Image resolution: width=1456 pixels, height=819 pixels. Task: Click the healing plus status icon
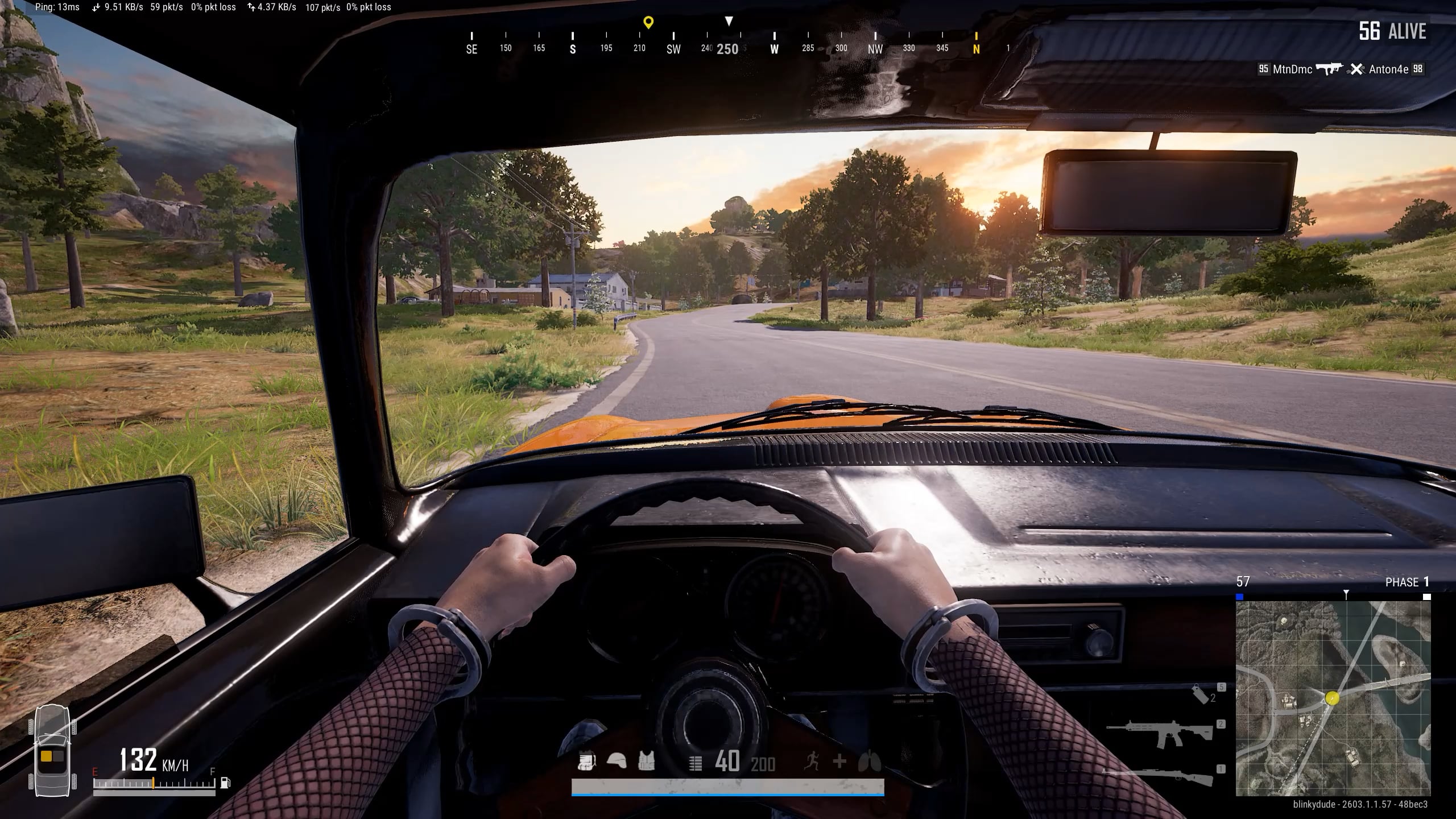pyautogui.click(x=839, y=761)
